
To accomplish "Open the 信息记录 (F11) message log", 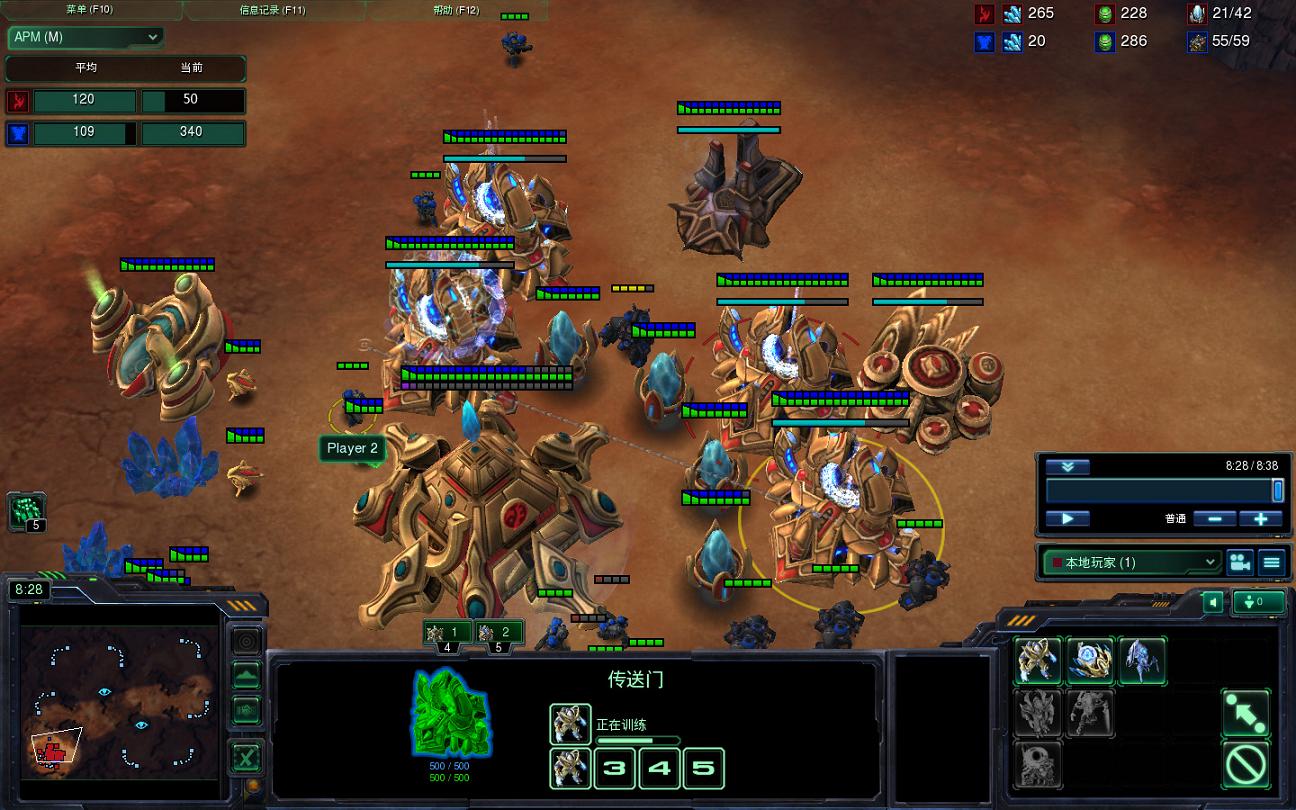I will [272, 10].
